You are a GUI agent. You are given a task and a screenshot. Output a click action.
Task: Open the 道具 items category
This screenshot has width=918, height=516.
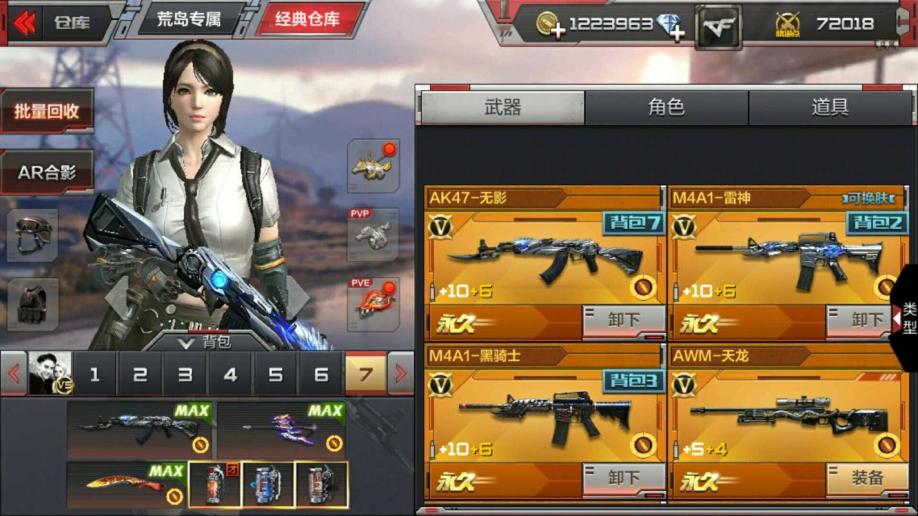pos(829,108)
